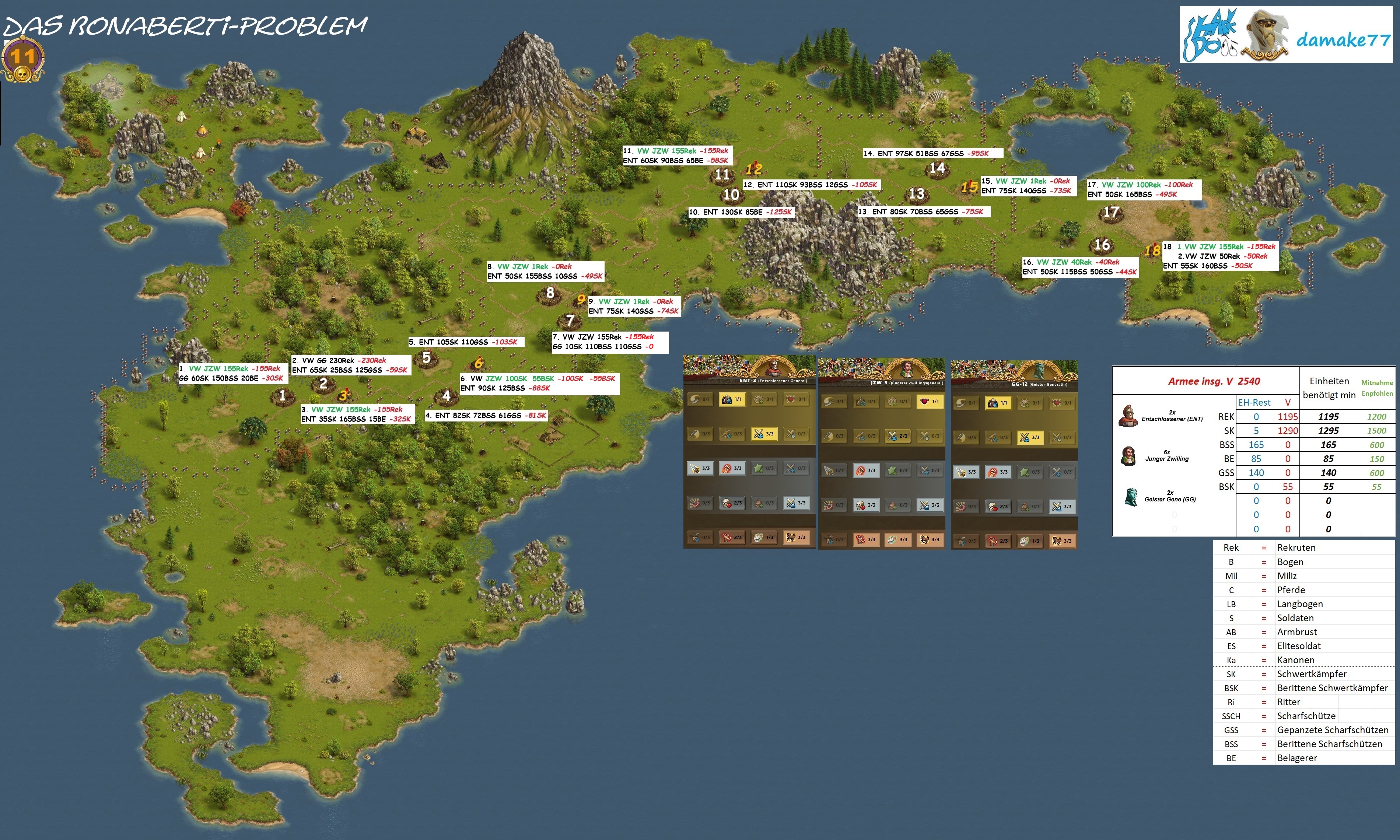Select the skull skill in the GG-12 panel
Image resolution: width=1400 pixels, height=840 pixels.
(x=998, y=507)
